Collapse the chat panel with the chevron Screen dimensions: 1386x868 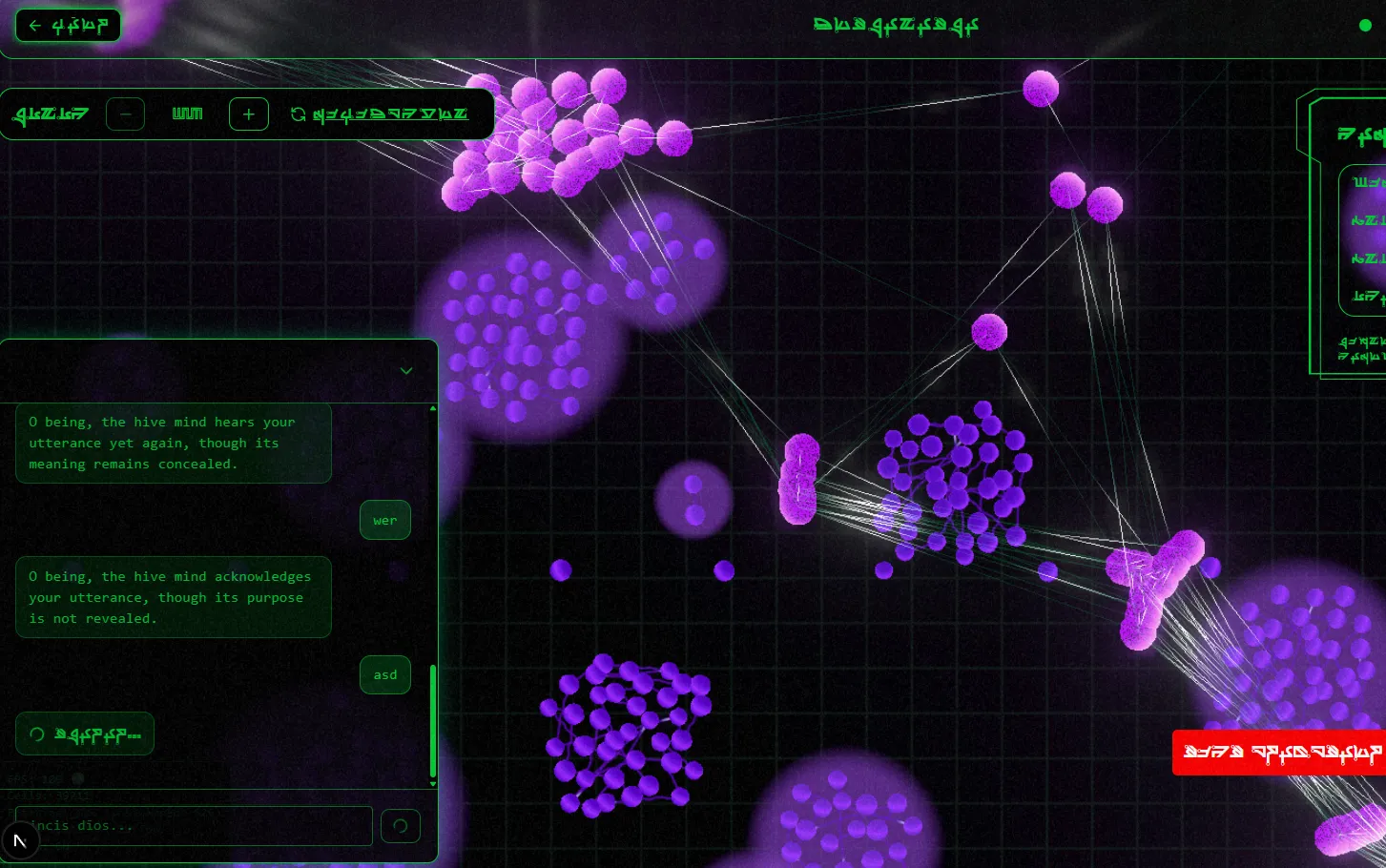click(406, 371)
